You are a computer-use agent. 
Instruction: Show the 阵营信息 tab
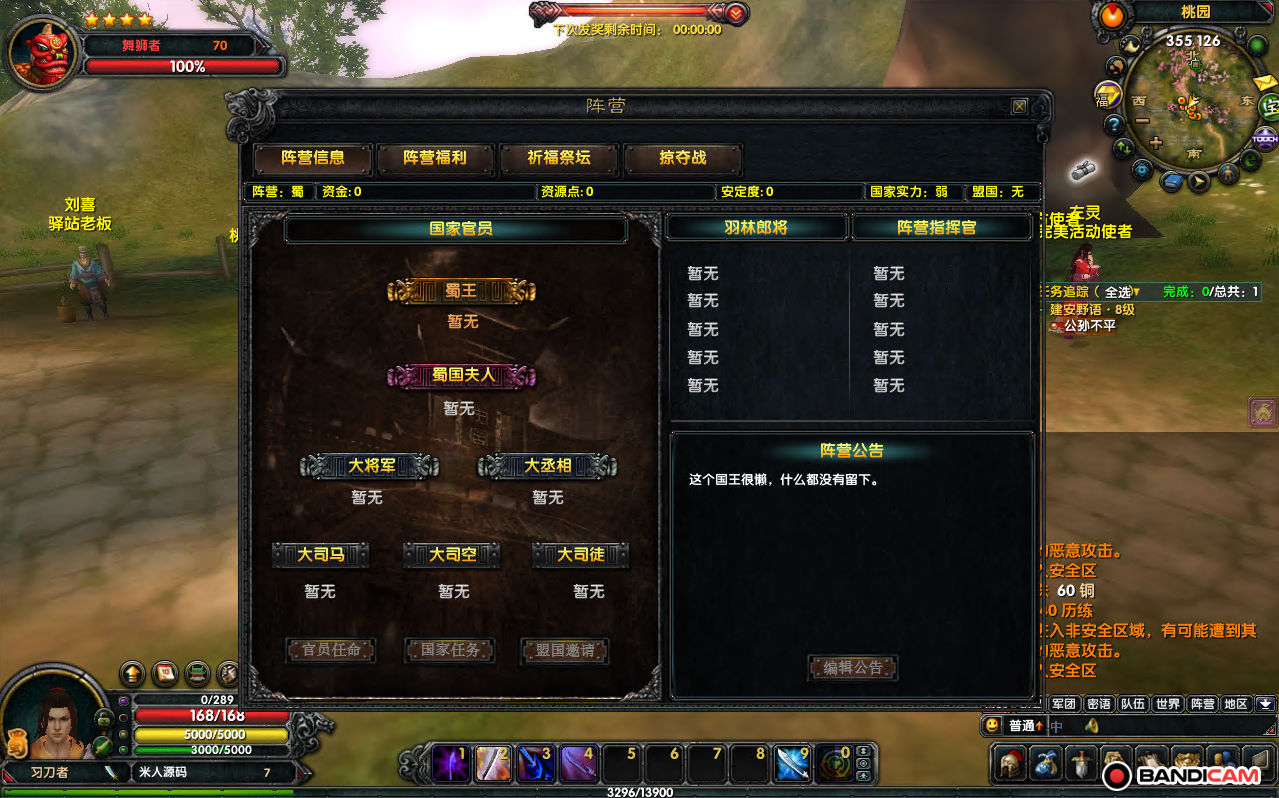(313, 158)
